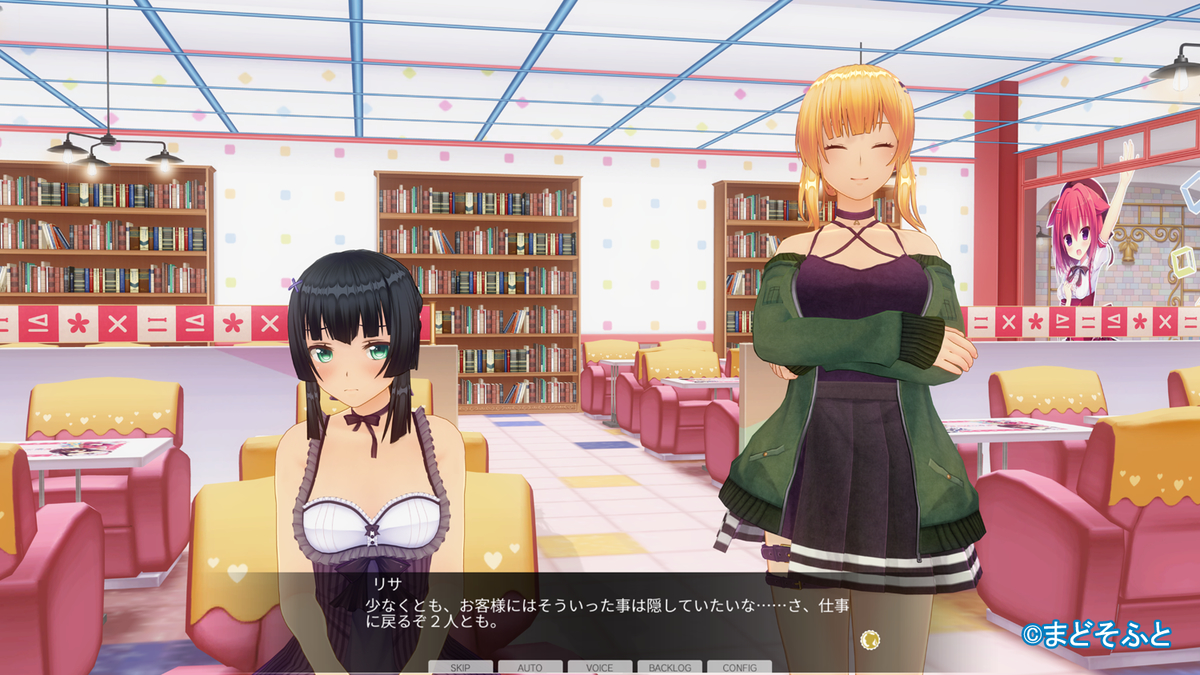The image size is (1200, 675).
Task: Open the BACKLOG history
Action: point(670,667)
